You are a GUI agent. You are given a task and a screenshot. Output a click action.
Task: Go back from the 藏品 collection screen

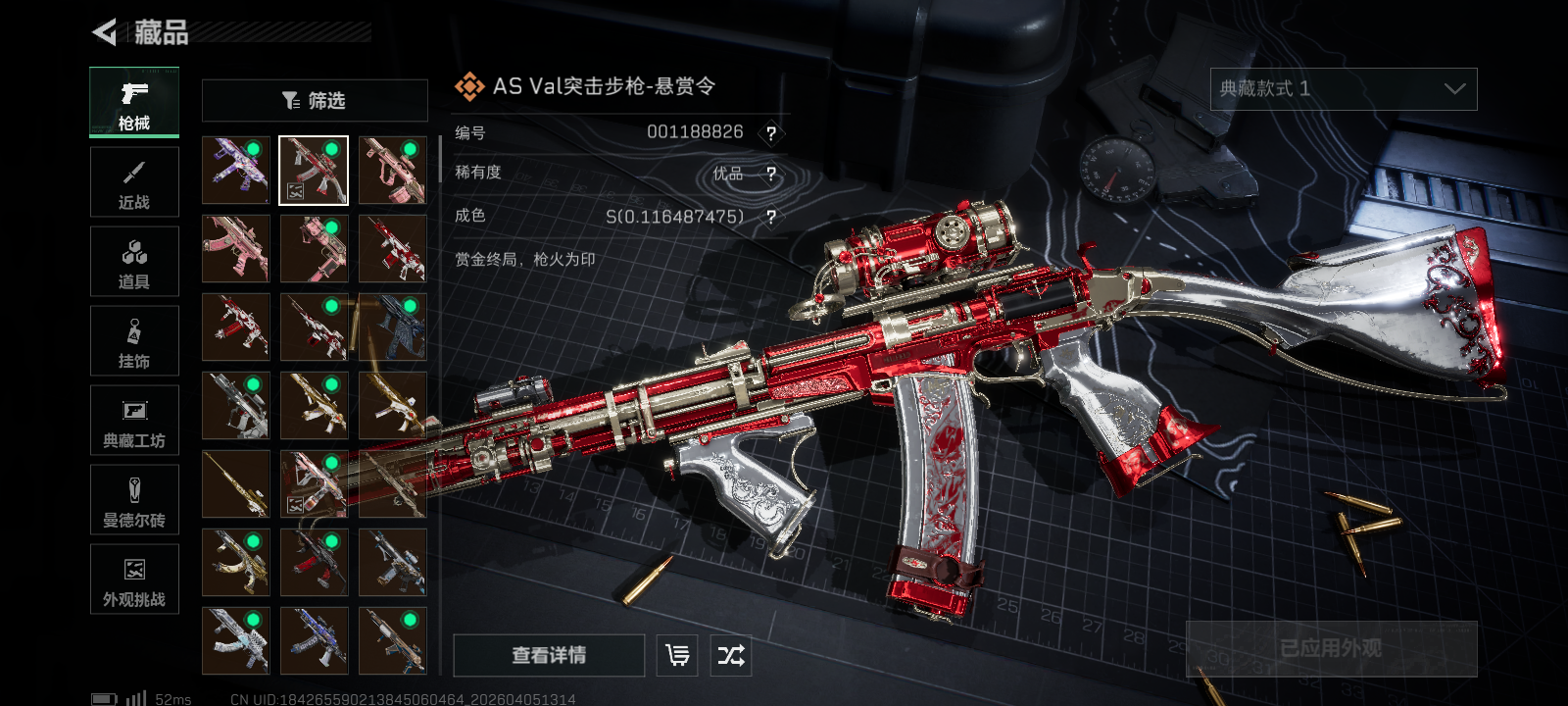[x=105, y=32]
